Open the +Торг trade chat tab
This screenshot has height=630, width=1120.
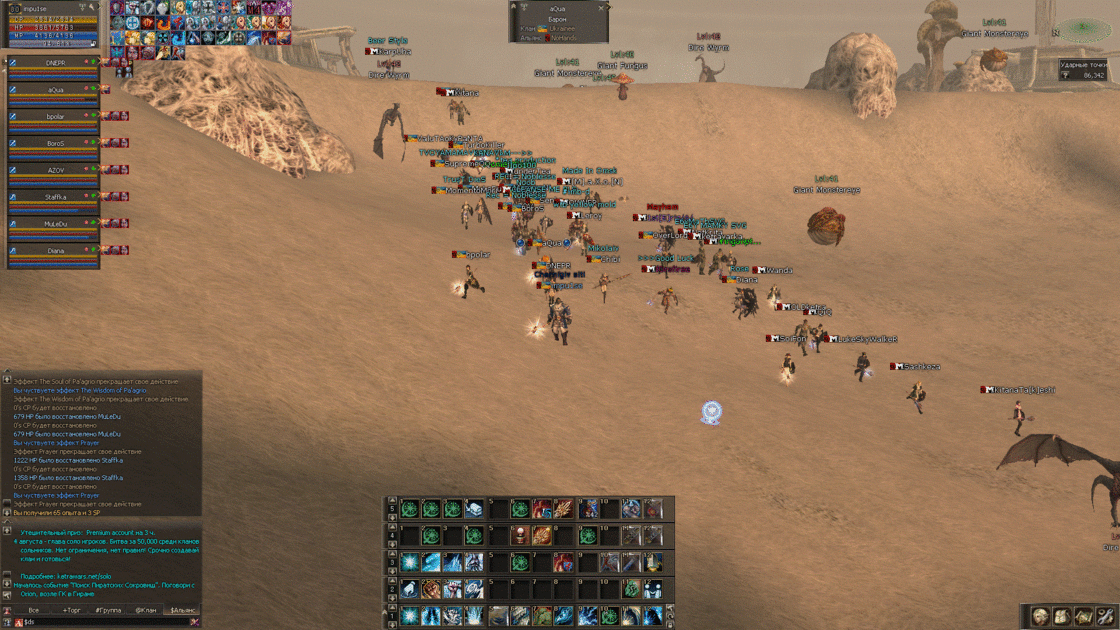[72, 610]
